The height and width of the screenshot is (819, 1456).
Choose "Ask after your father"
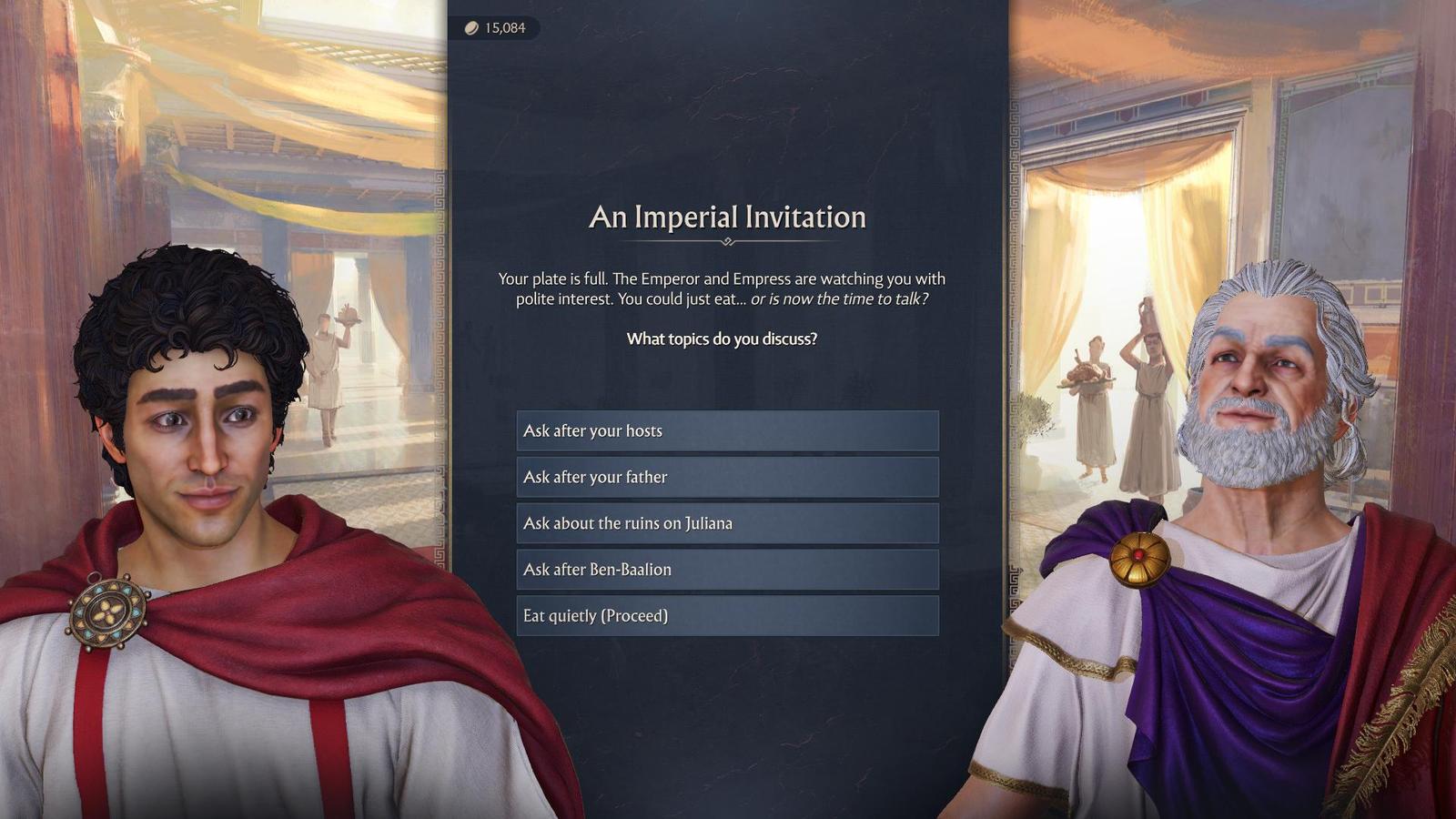pos(726,477)
